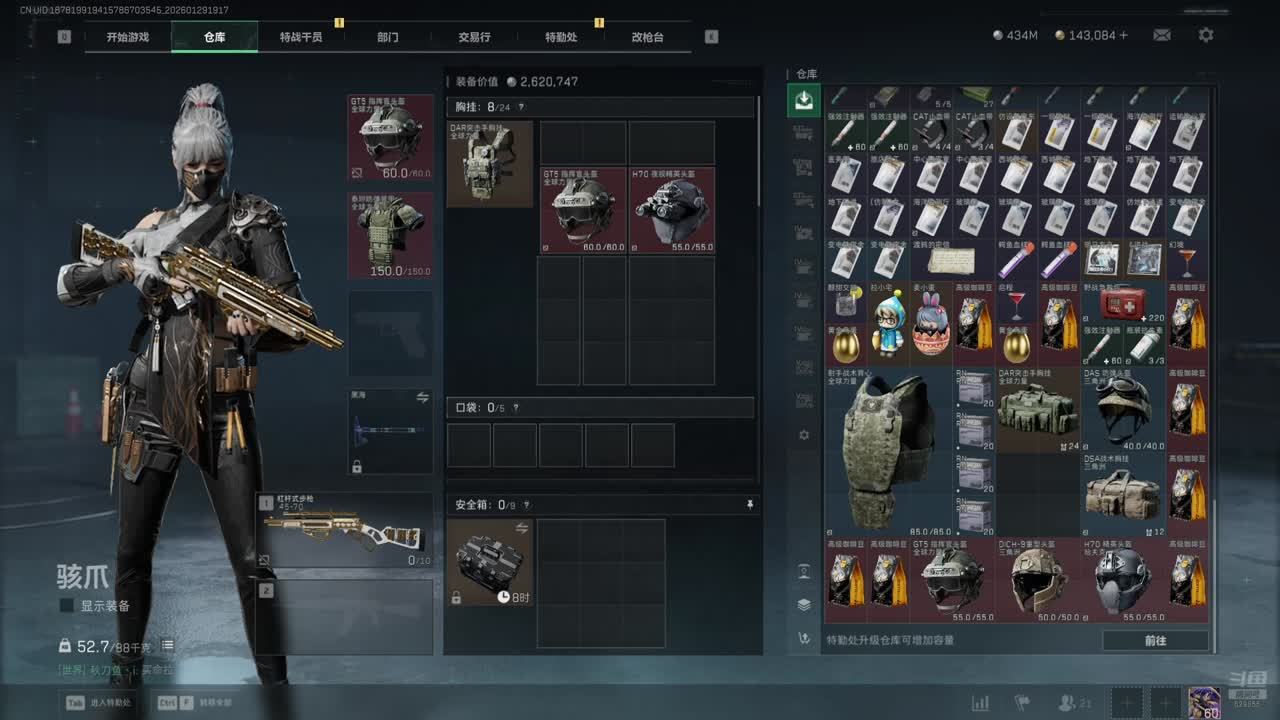The height and width of the screenshot is (720, 1280).
Task: Select the H70 night vision helmet in rig
Action: coord(672,210)
